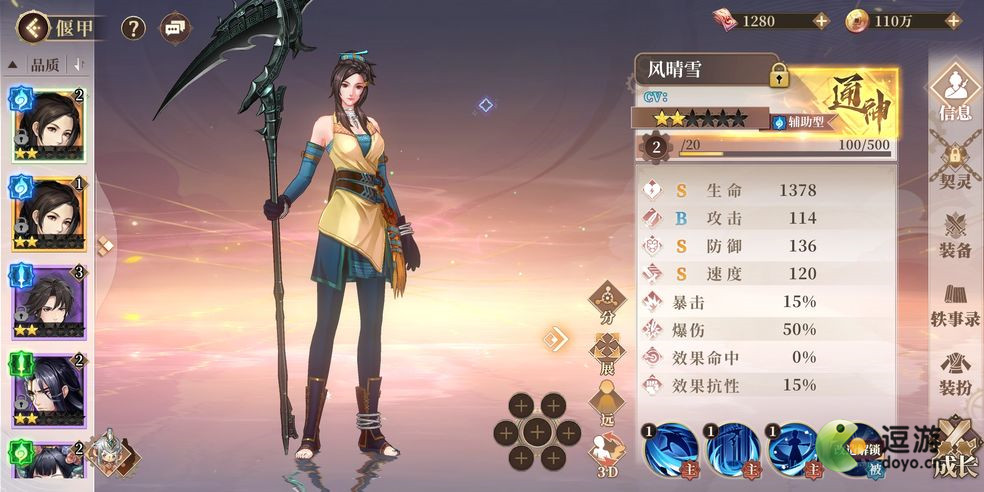
Task: Switch to the 装扮 outfit tab
Action: 954,372
